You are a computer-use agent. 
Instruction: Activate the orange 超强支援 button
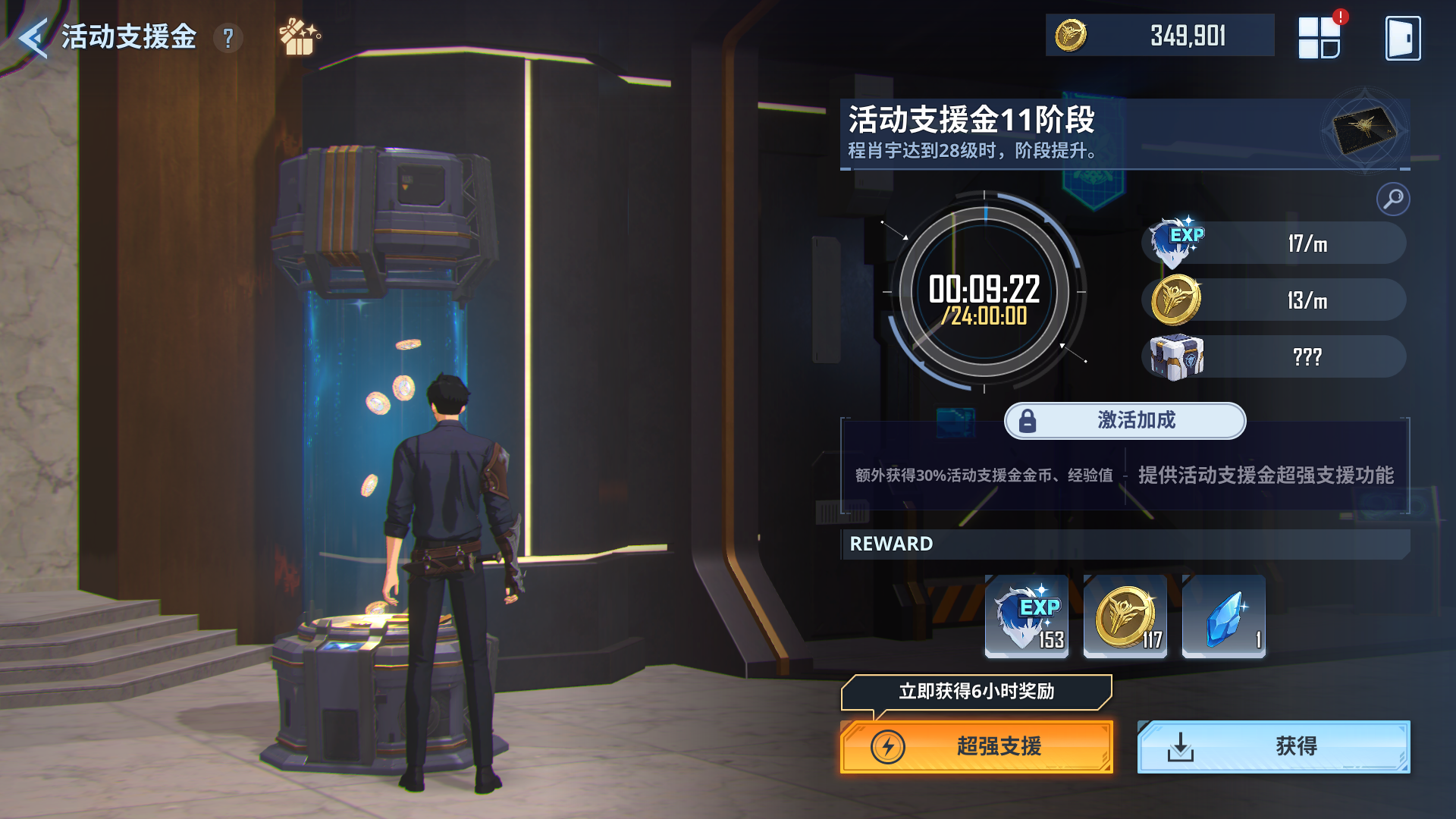(x=976, y=747)
